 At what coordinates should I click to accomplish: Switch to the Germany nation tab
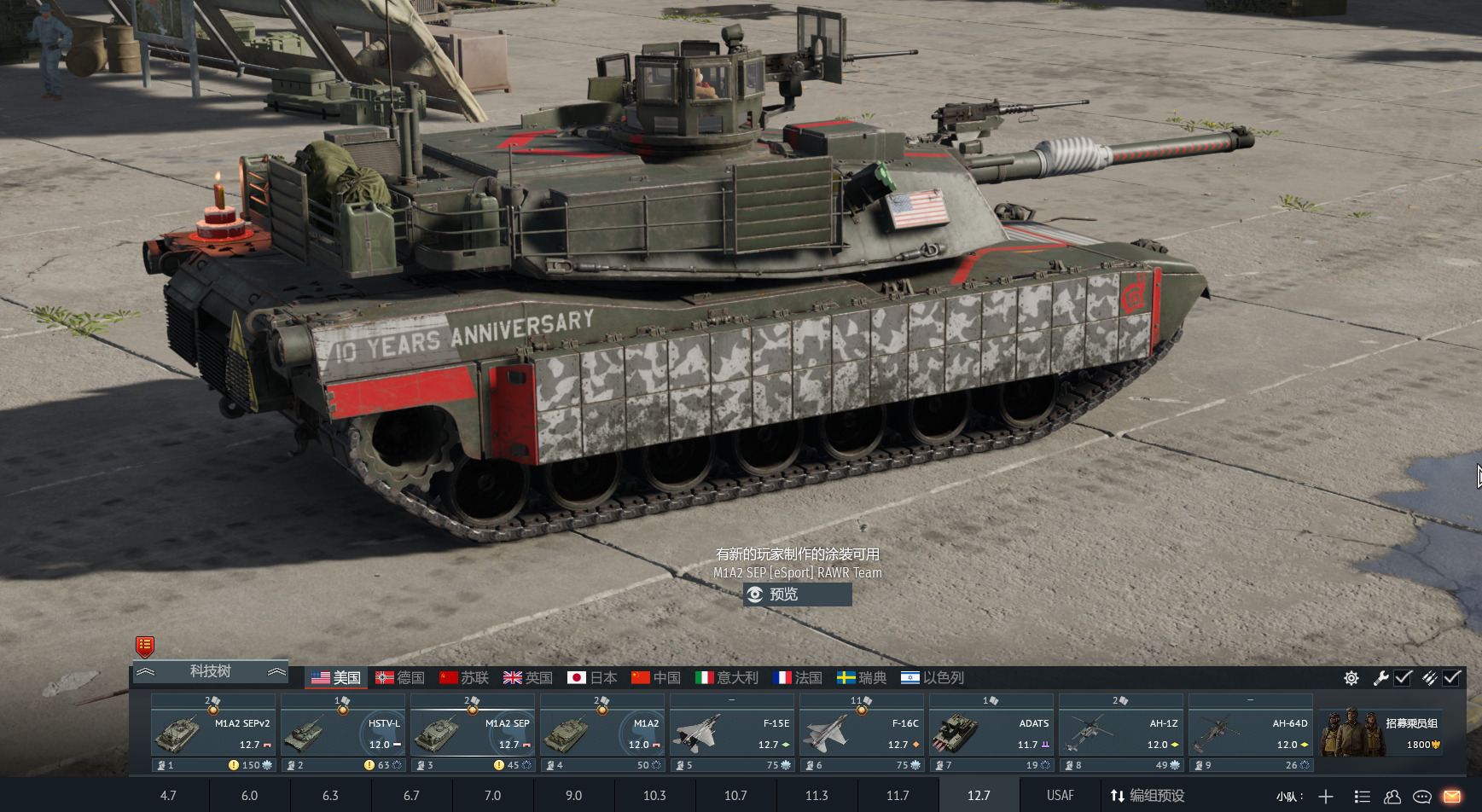tap(400, 677)
